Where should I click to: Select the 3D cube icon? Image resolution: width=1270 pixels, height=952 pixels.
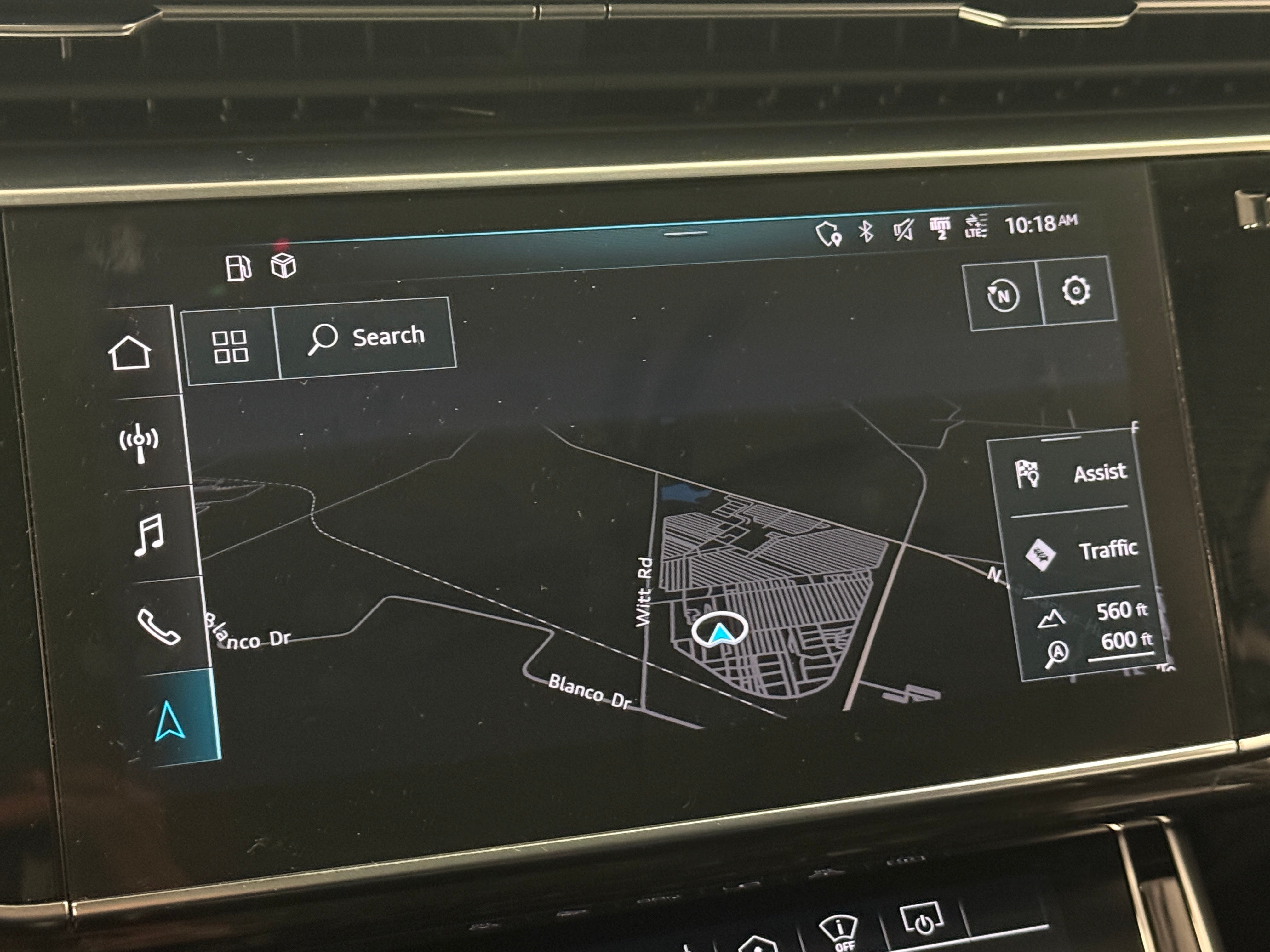pos(283,266)
